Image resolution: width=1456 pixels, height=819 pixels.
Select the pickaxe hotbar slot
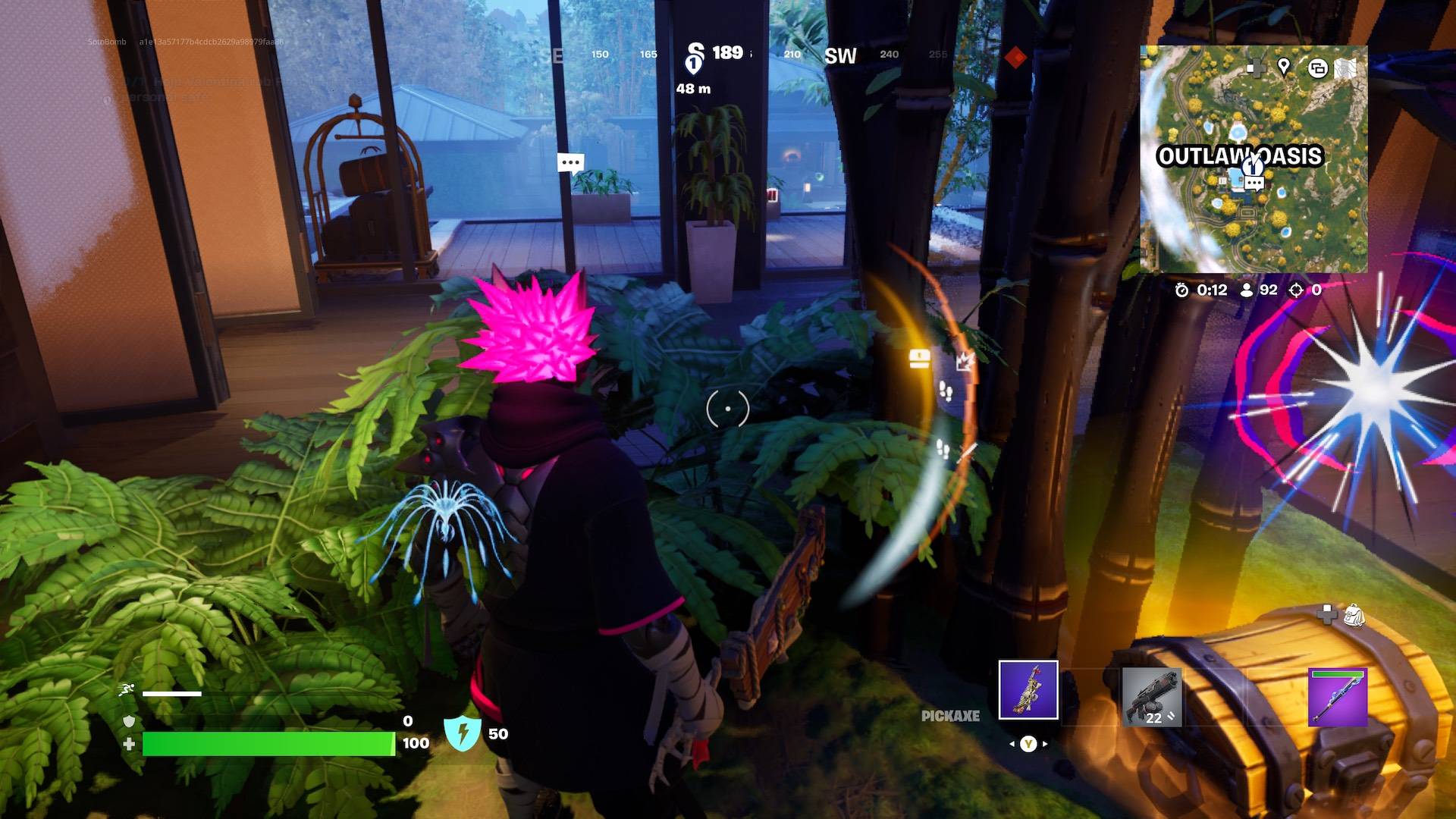point(1028,689)
